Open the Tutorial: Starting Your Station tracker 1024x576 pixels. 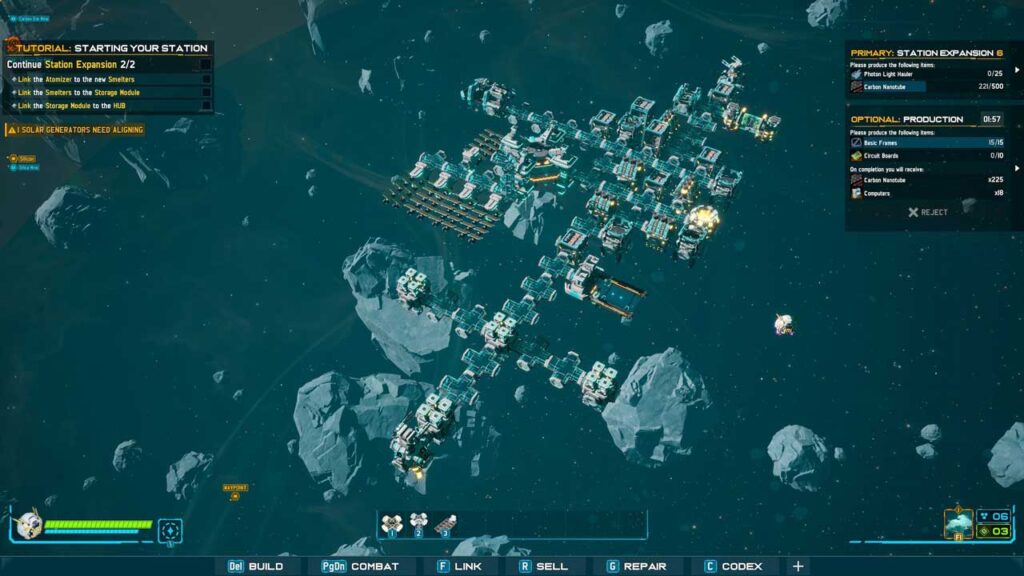click(x=108, y=47)
